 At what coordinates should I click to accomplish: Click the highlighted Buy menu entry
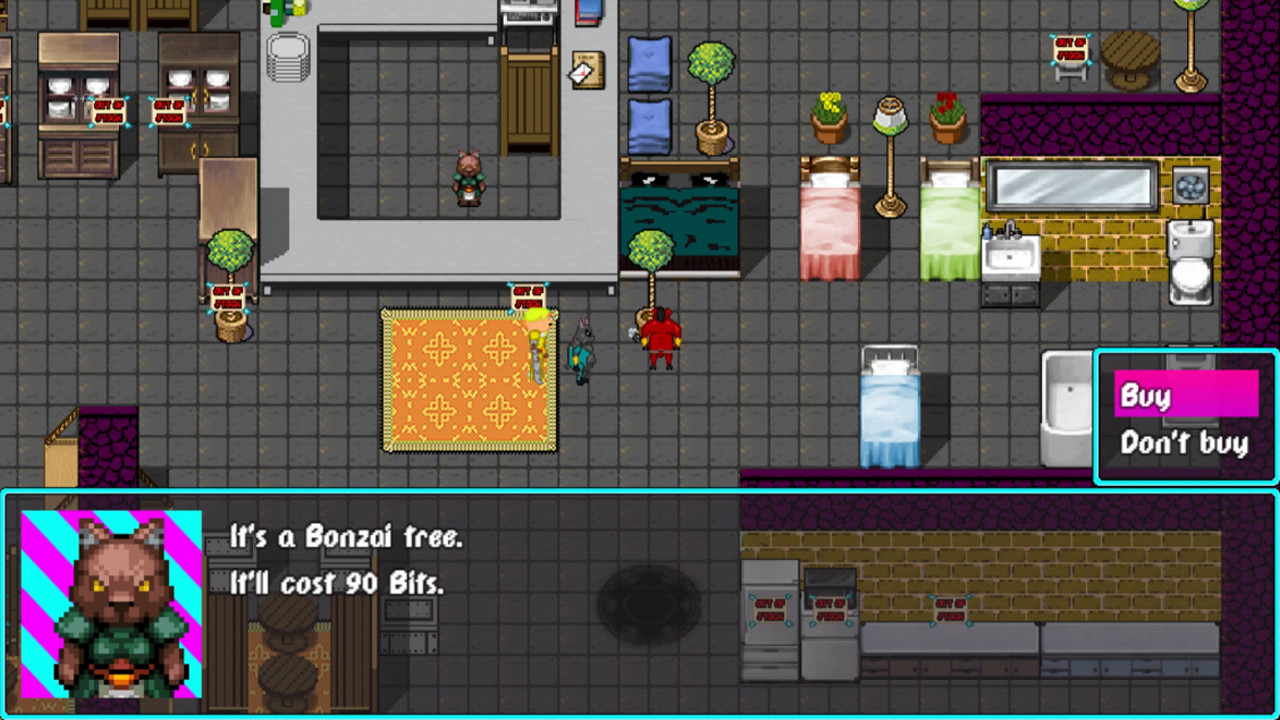click(x=1182, y=396)
